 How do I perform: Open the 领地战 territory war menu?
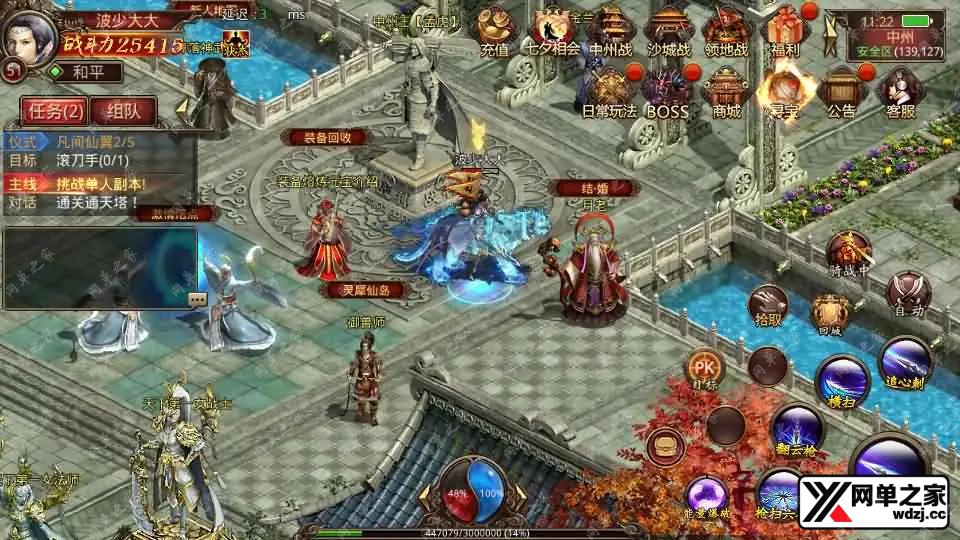coord(727,32)
